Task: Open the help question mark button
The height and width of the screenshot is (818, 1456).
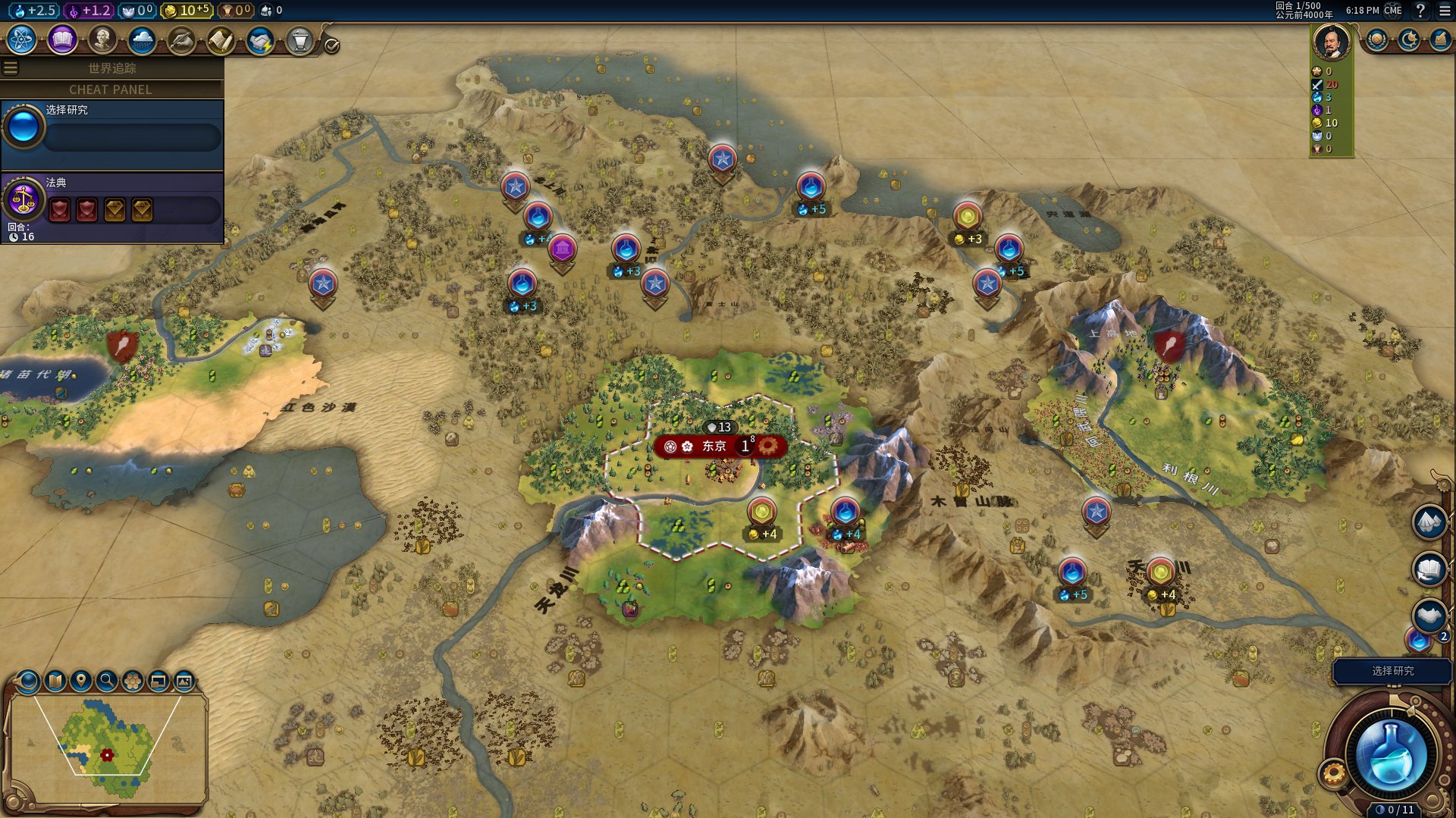Action: [1420, 11]
